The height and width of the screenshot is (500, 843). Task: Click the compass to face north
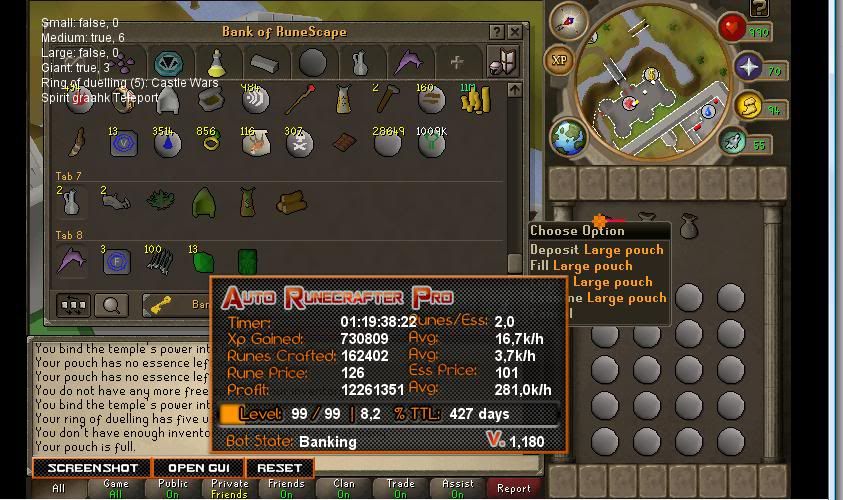point(574,18)
